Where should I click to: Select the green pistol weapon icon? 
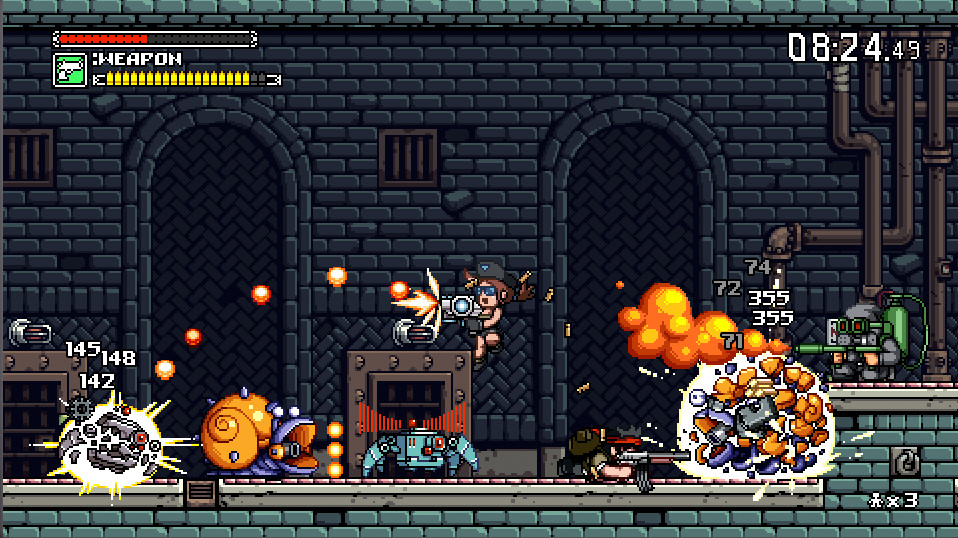click(x=69, y=70)
